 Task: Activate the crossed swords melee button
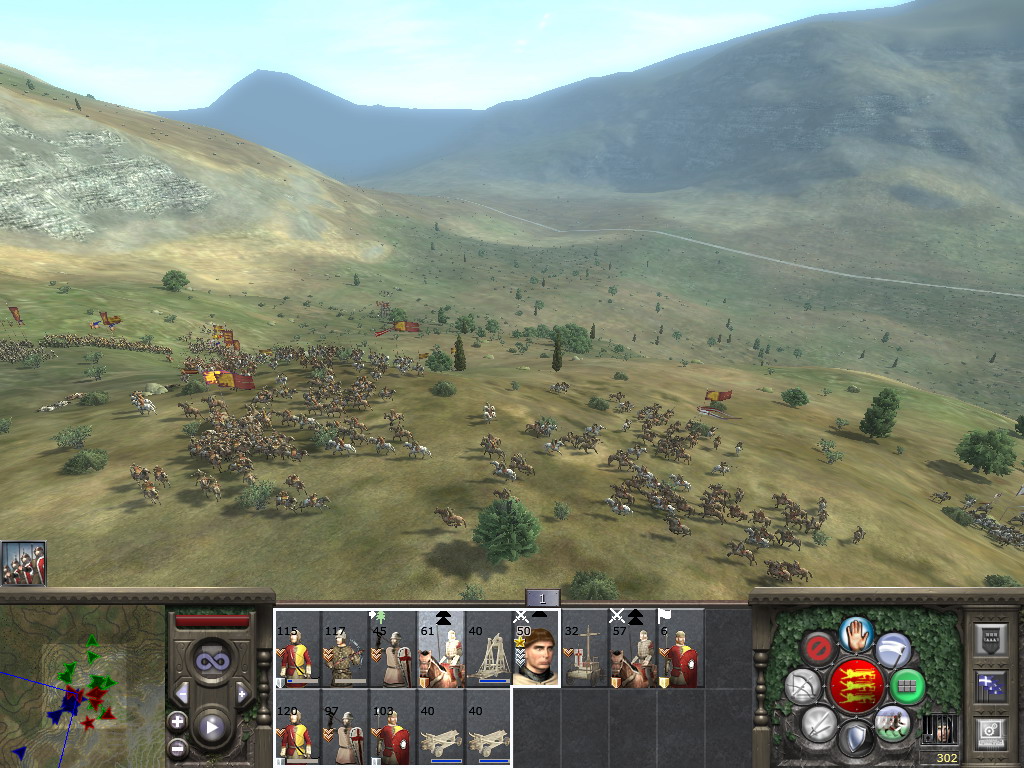pos(819,722)
